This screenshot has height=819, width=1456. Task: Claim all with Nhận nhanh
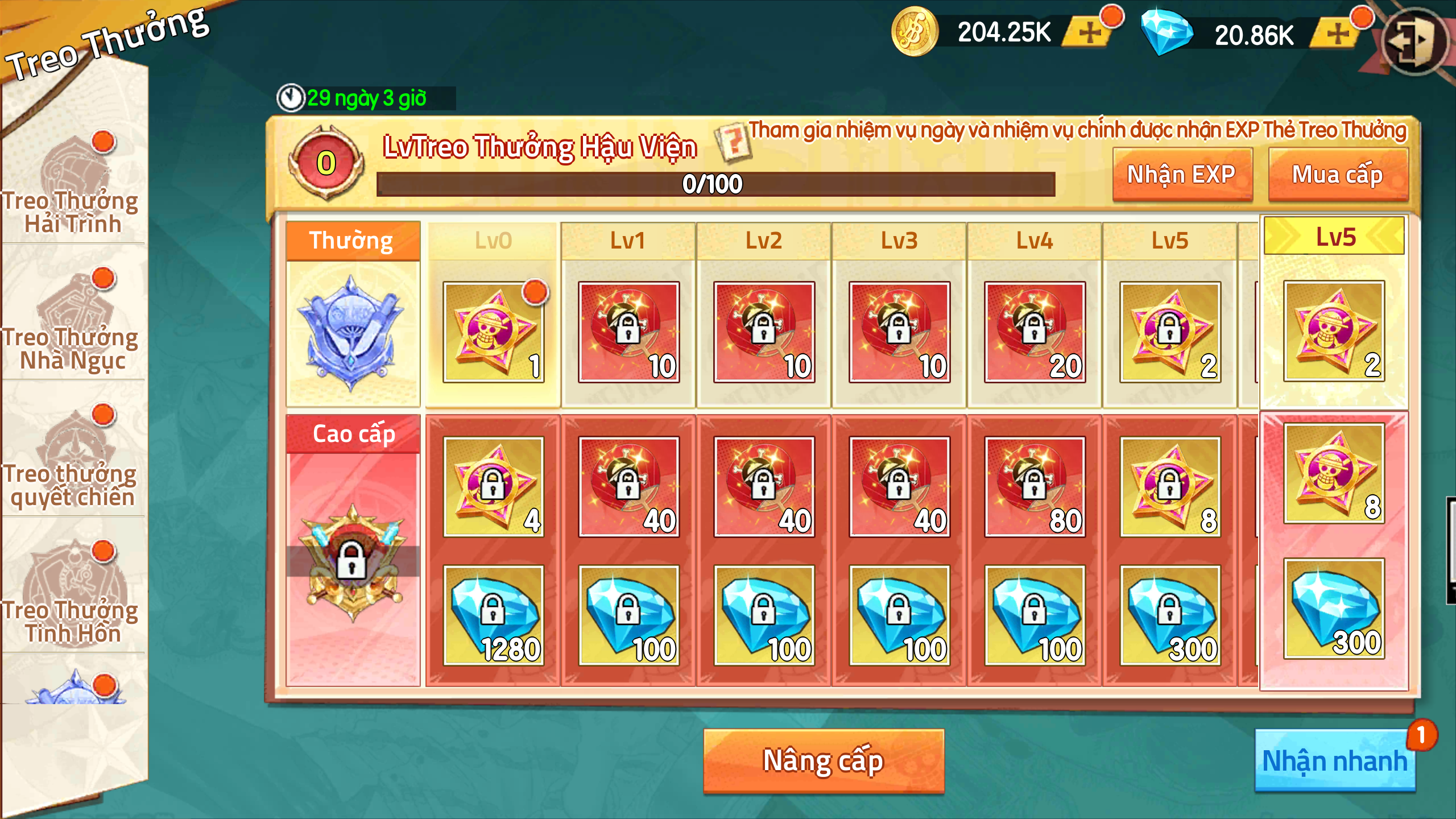[x=1334, y=761]
